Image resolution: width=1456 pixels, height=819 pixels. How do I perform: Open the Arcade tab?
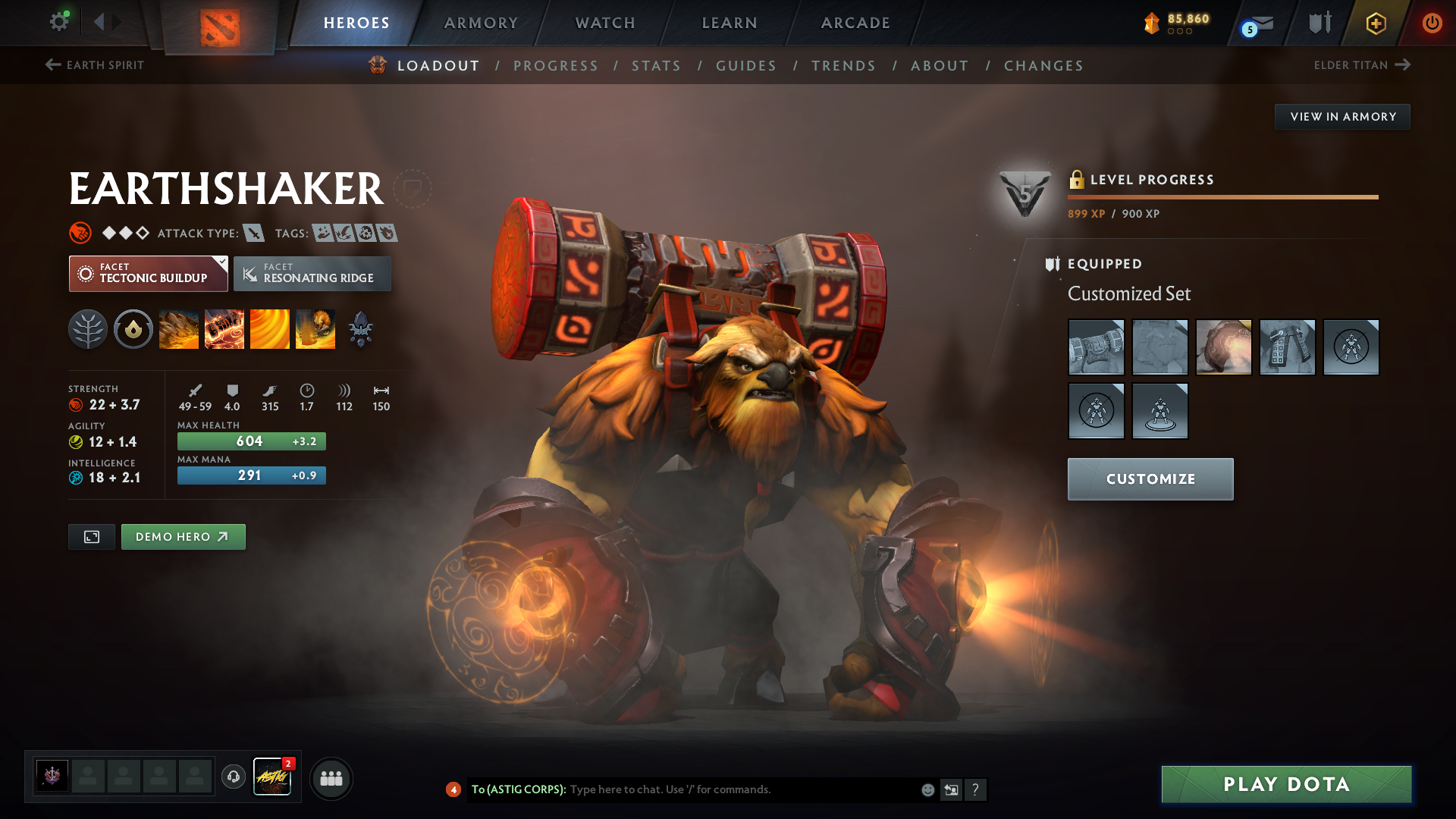(x=855, y=23)
